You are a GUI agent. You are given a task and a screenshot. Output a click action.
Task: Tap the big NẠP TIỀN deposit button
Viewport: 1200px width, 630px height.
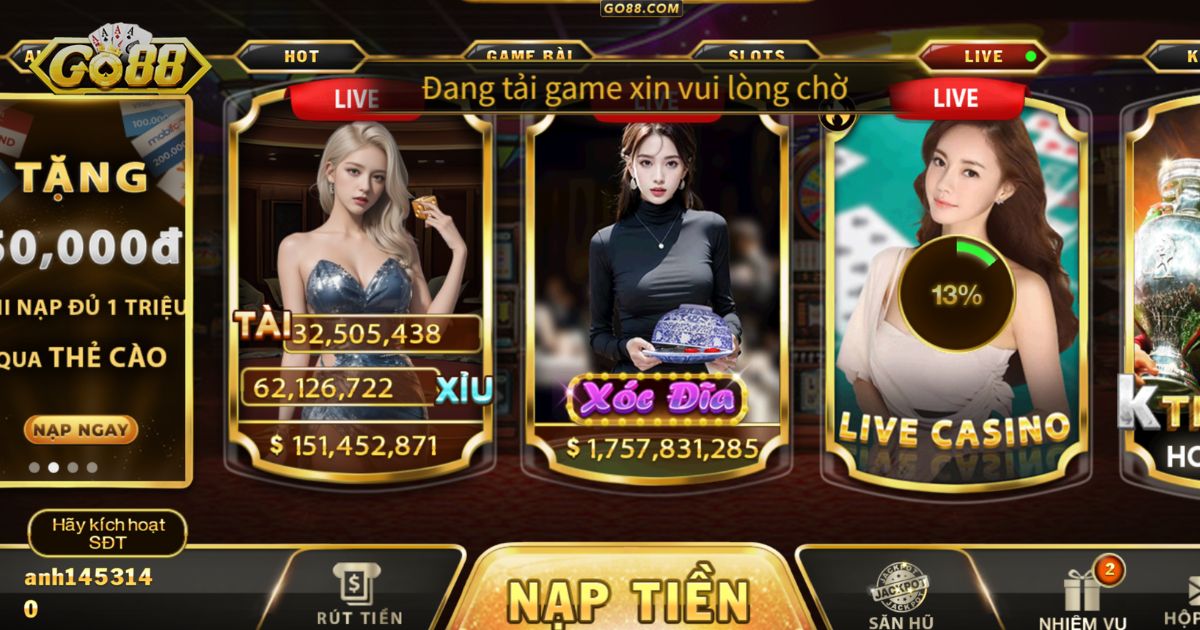point(628,598)
